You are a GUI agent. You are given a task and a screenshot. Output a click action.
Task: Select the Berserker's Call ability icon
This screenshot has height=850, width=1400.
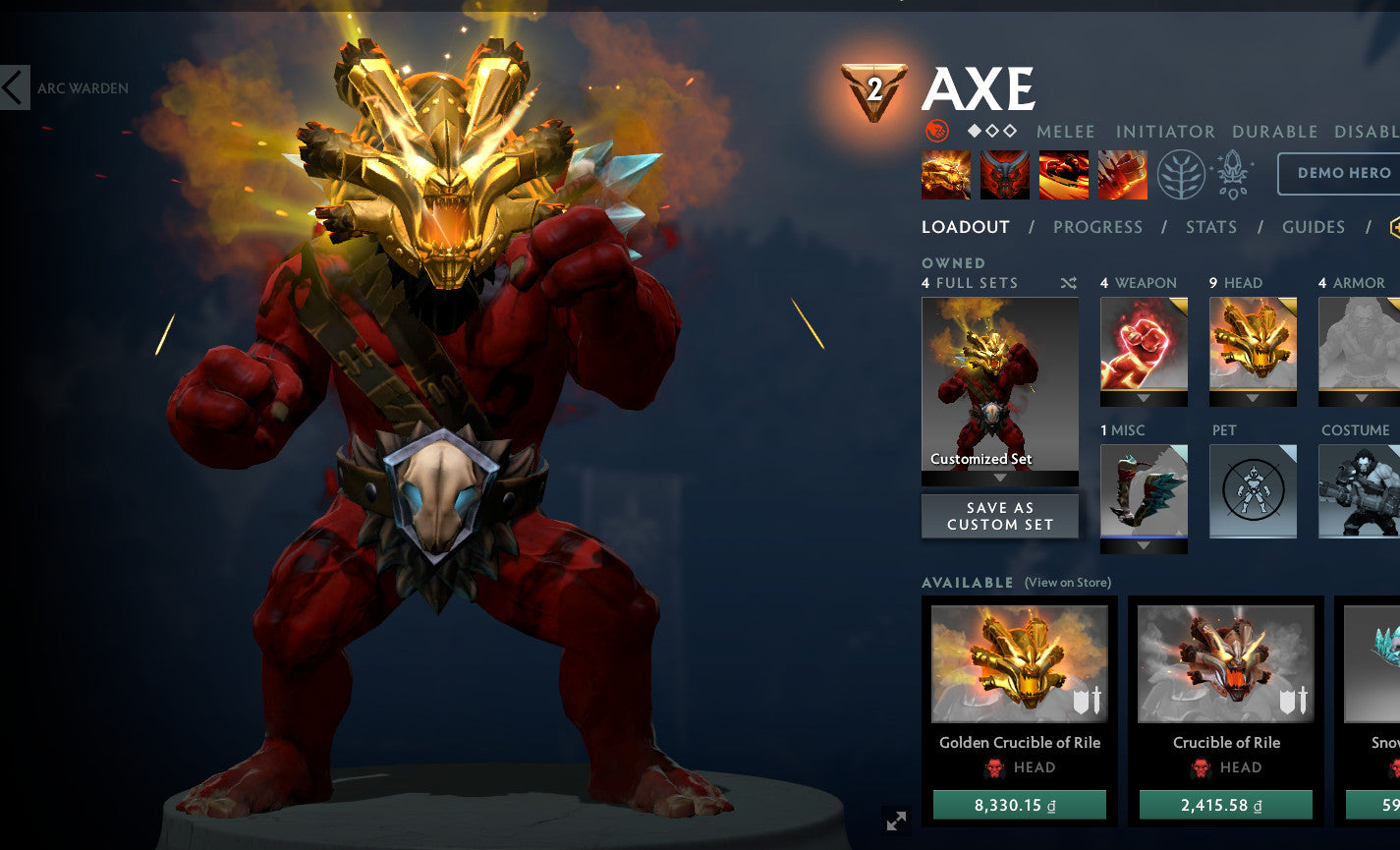pos(945,175)
